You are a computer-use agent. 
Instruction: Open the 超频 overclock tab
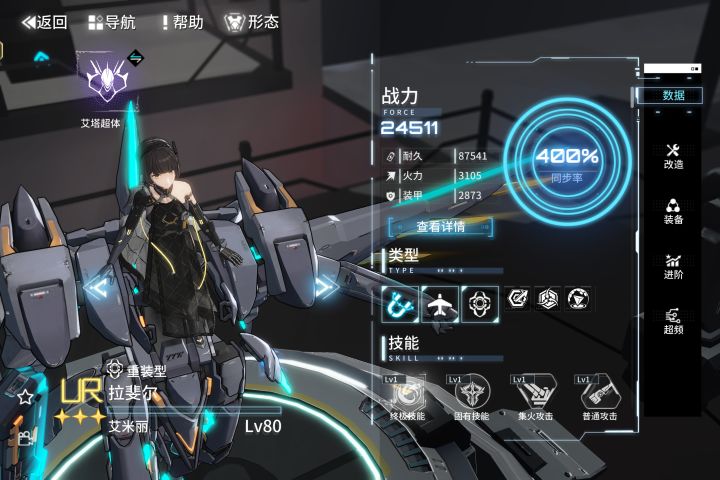673,321
